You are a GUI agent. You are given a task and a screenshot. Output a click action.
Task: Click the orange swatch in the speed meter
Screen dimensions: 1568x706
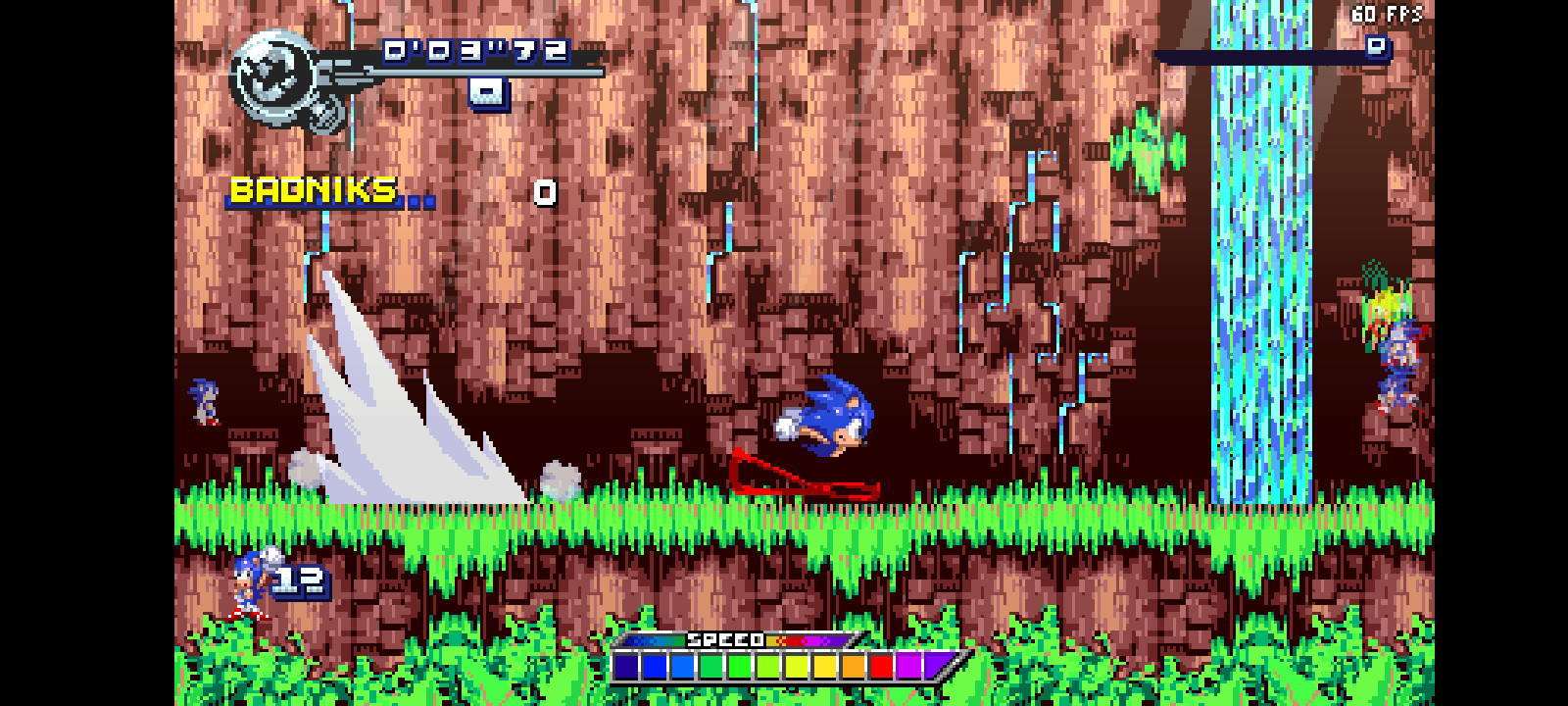854,667
